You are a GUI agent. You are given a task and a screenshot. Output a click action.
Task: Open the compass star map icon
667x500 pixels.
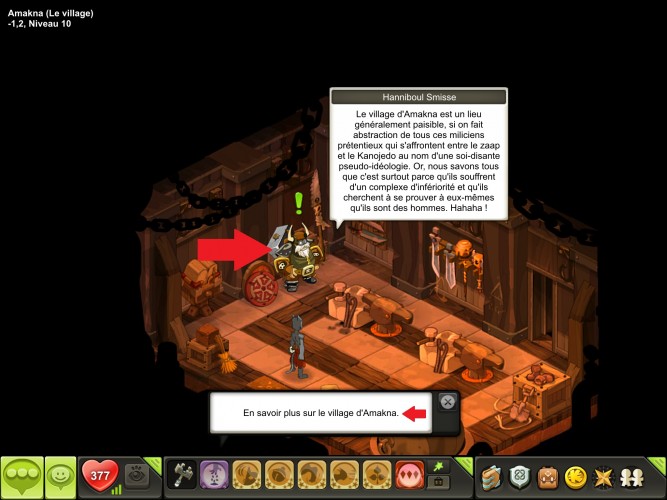click(605, 476)
